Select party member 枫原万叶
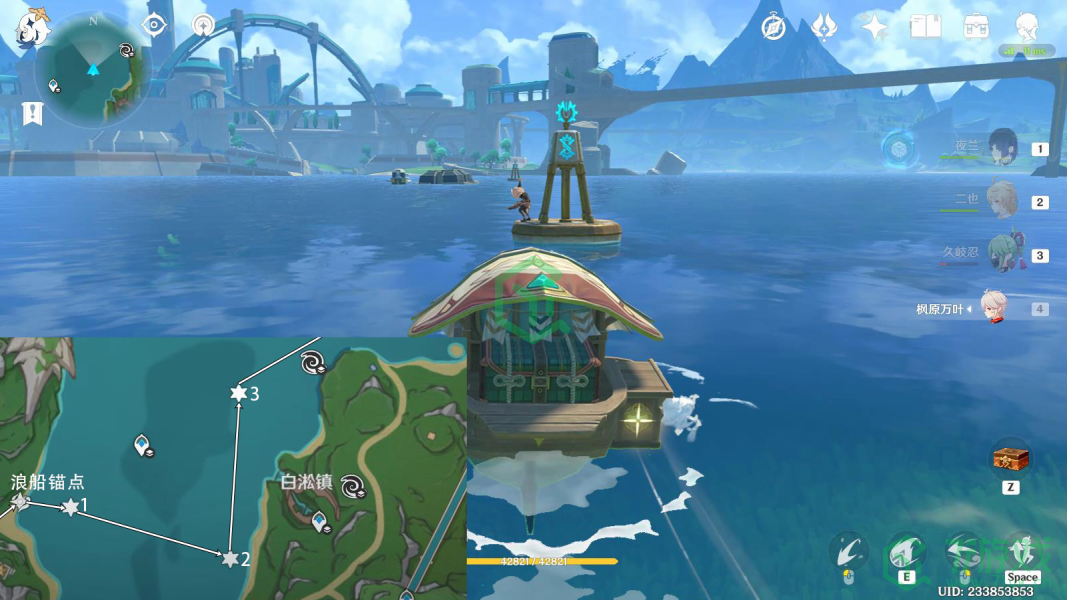The width and height of the screenshot is (1067, 600). tap(992, 308)
